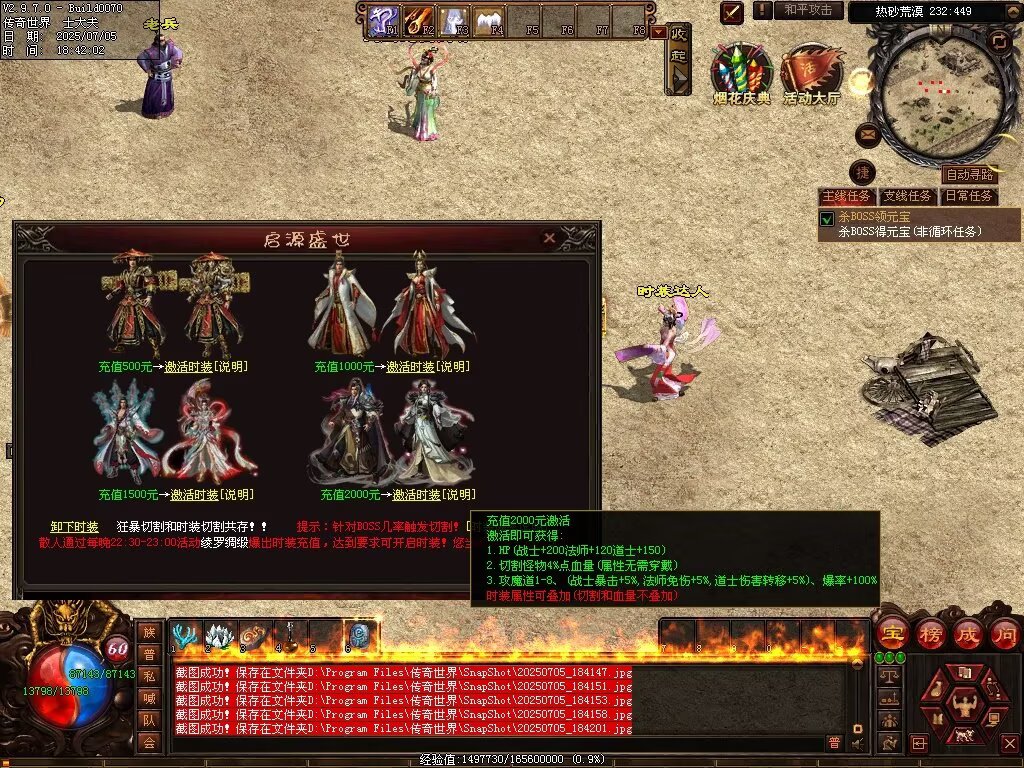Select the 私 private chat channel
1024x768 pixels.
coord(149,676)
